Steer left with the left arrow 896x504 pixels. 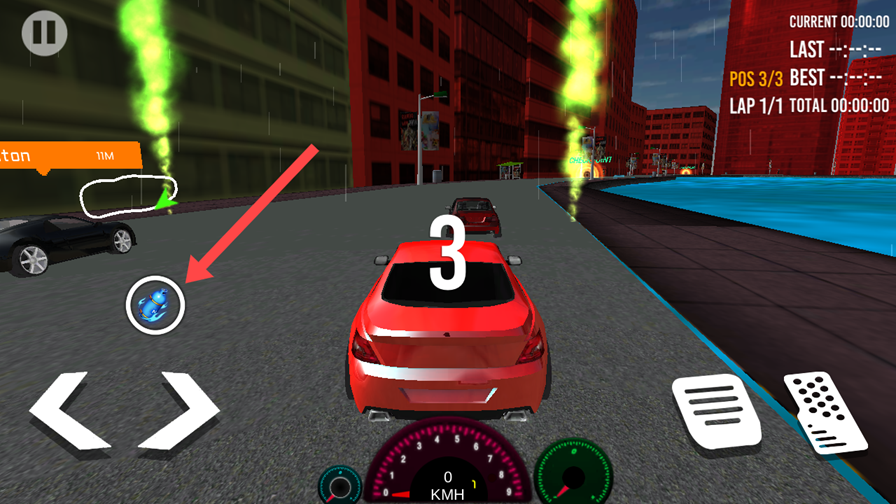(71, 411)
